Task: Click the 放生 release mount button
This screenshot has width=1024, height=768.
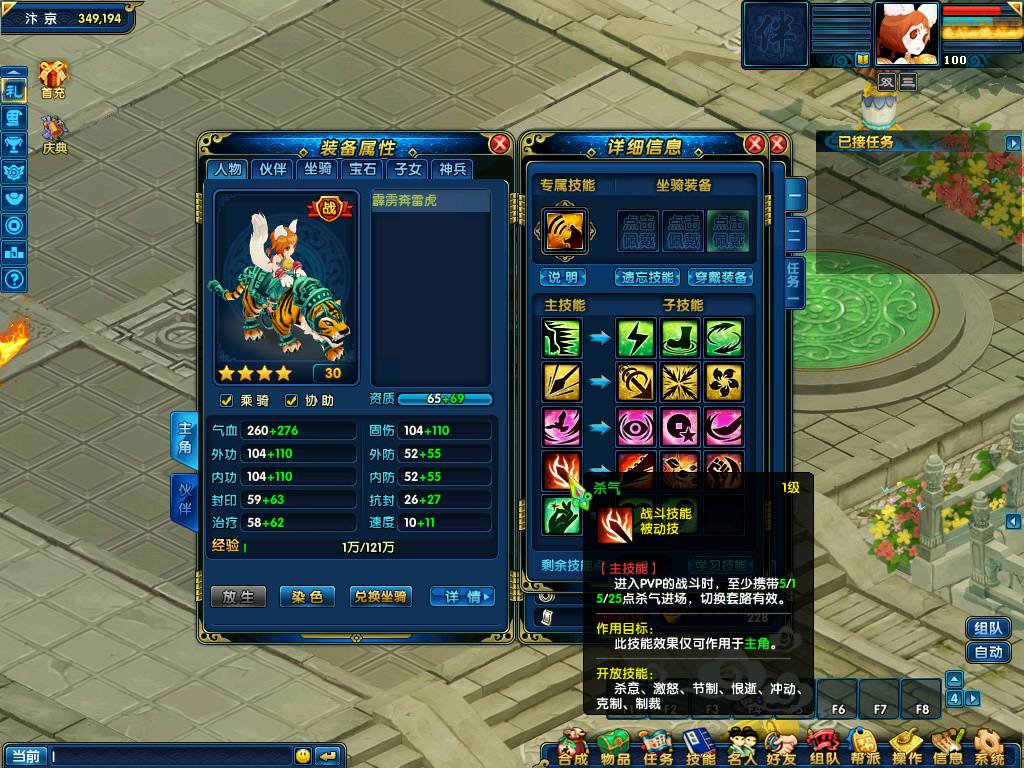Action: click(x=238, y=596)
